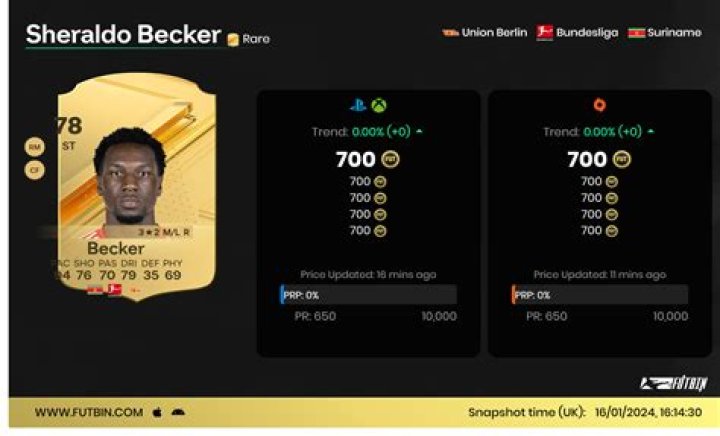The height and width of the screenshot is (436, 720).
Task: Open the Suriname nation label
Action: click(664, 32)
